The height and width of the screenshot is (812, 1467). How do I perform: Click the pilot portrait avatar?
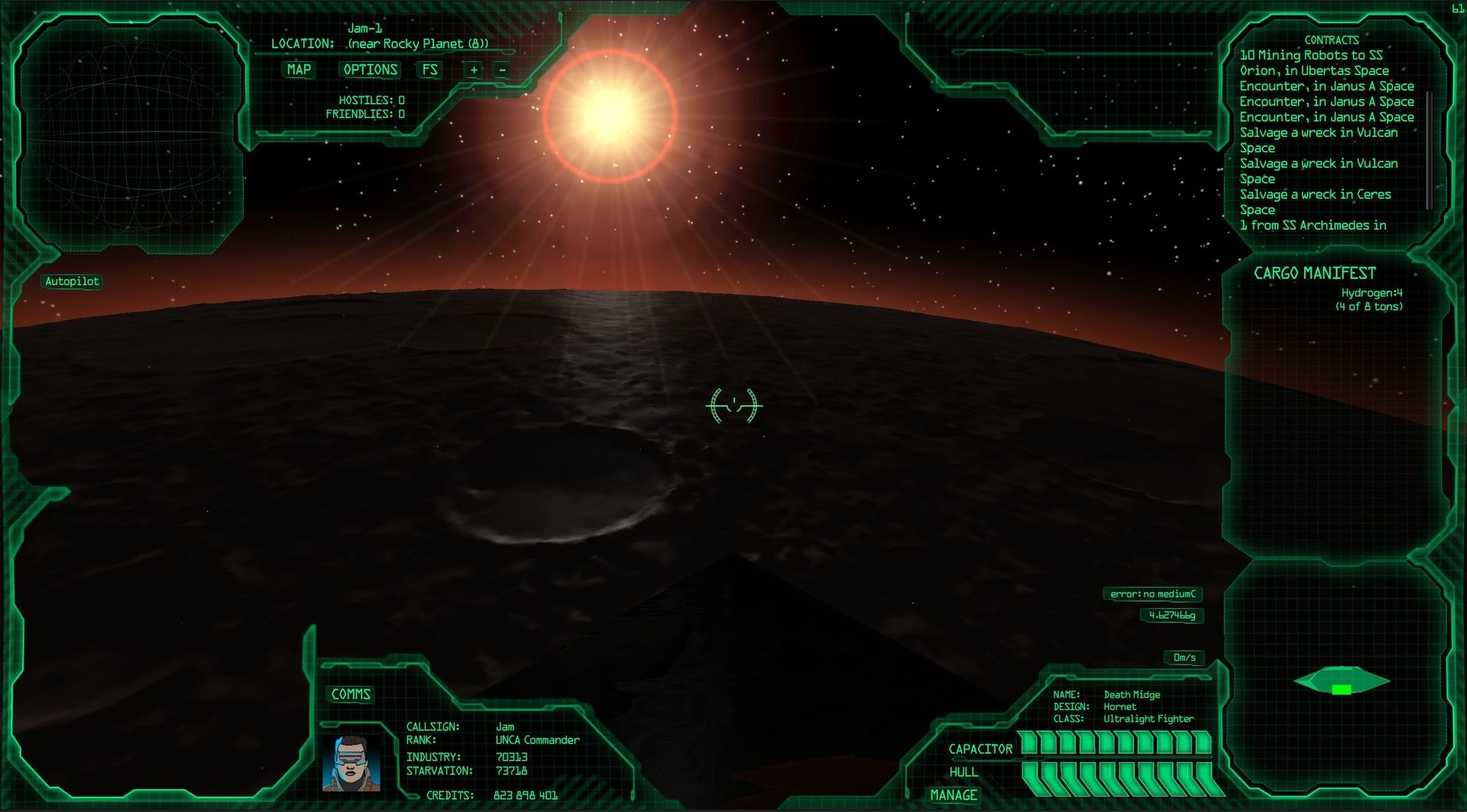pyautogui.click(x=351, y=762)
